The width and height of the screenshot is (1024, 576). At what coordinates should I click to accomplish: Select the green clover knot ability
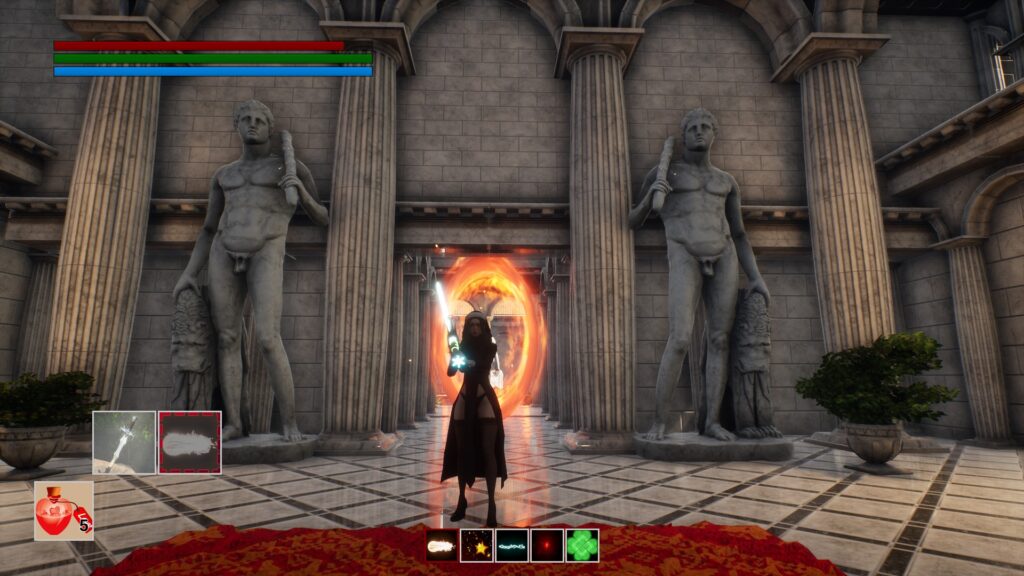[582, 545]
